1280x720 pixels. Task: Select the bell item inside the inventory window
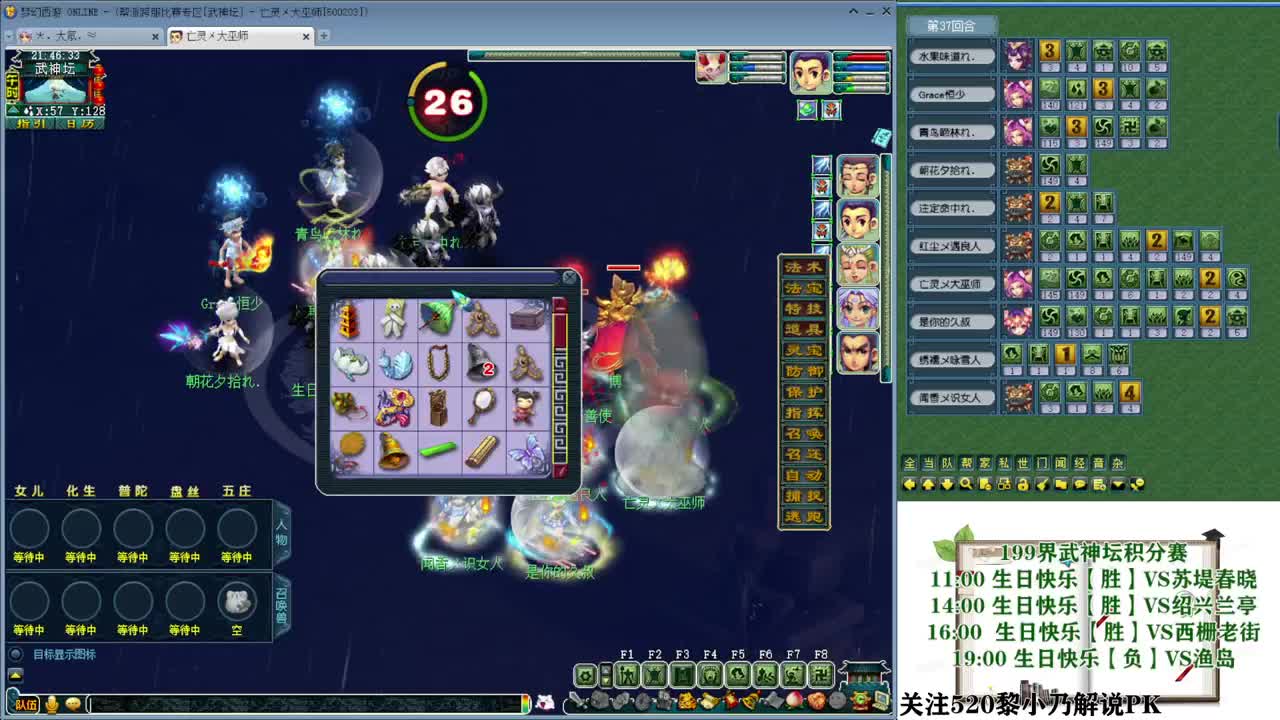click(391, 450)
